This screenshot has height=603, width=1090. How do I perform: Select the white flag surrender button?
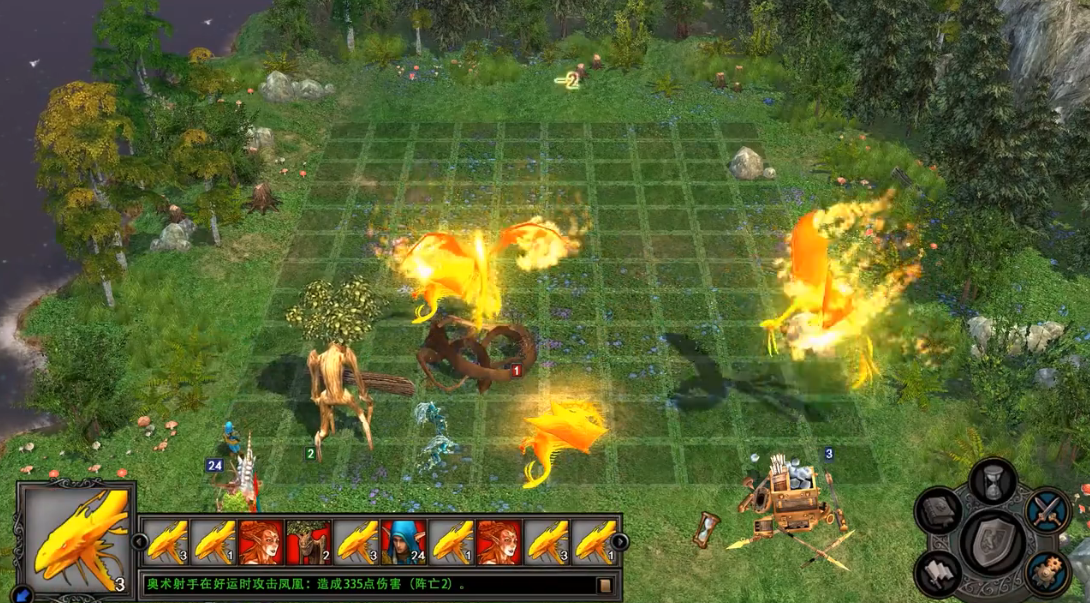pos(939,572)
